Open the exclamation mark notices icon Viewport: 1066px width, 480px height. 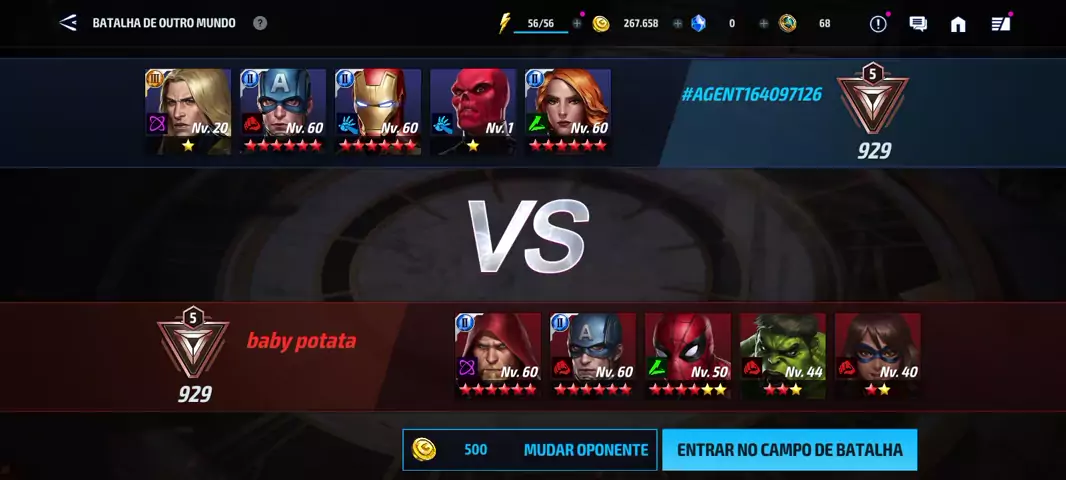pos(878,24)
